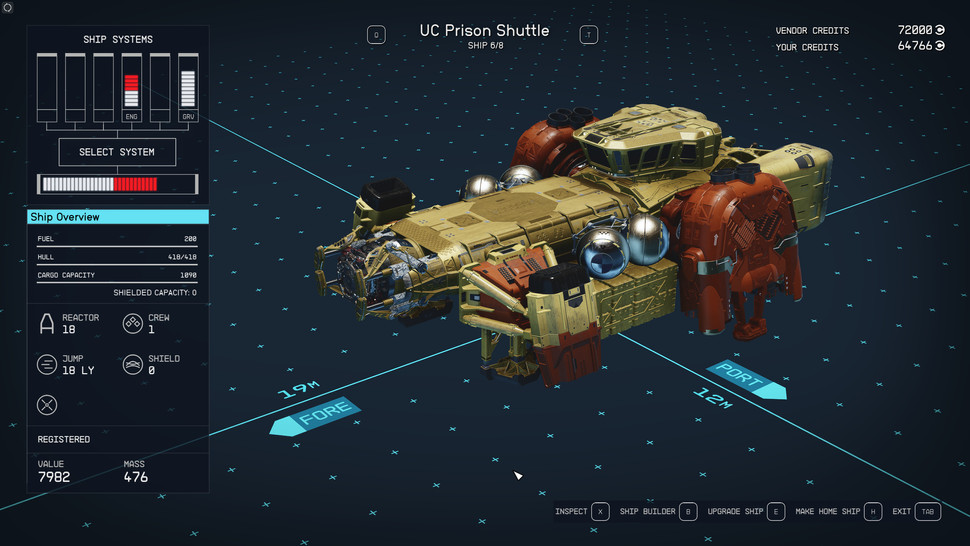Select the ENG power system column

click(131, 88)
